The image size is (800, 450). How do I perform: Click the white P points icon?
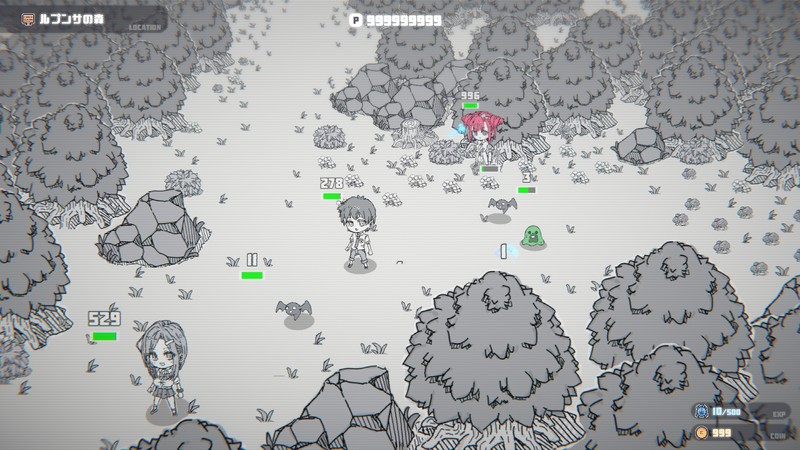(355, 19)
